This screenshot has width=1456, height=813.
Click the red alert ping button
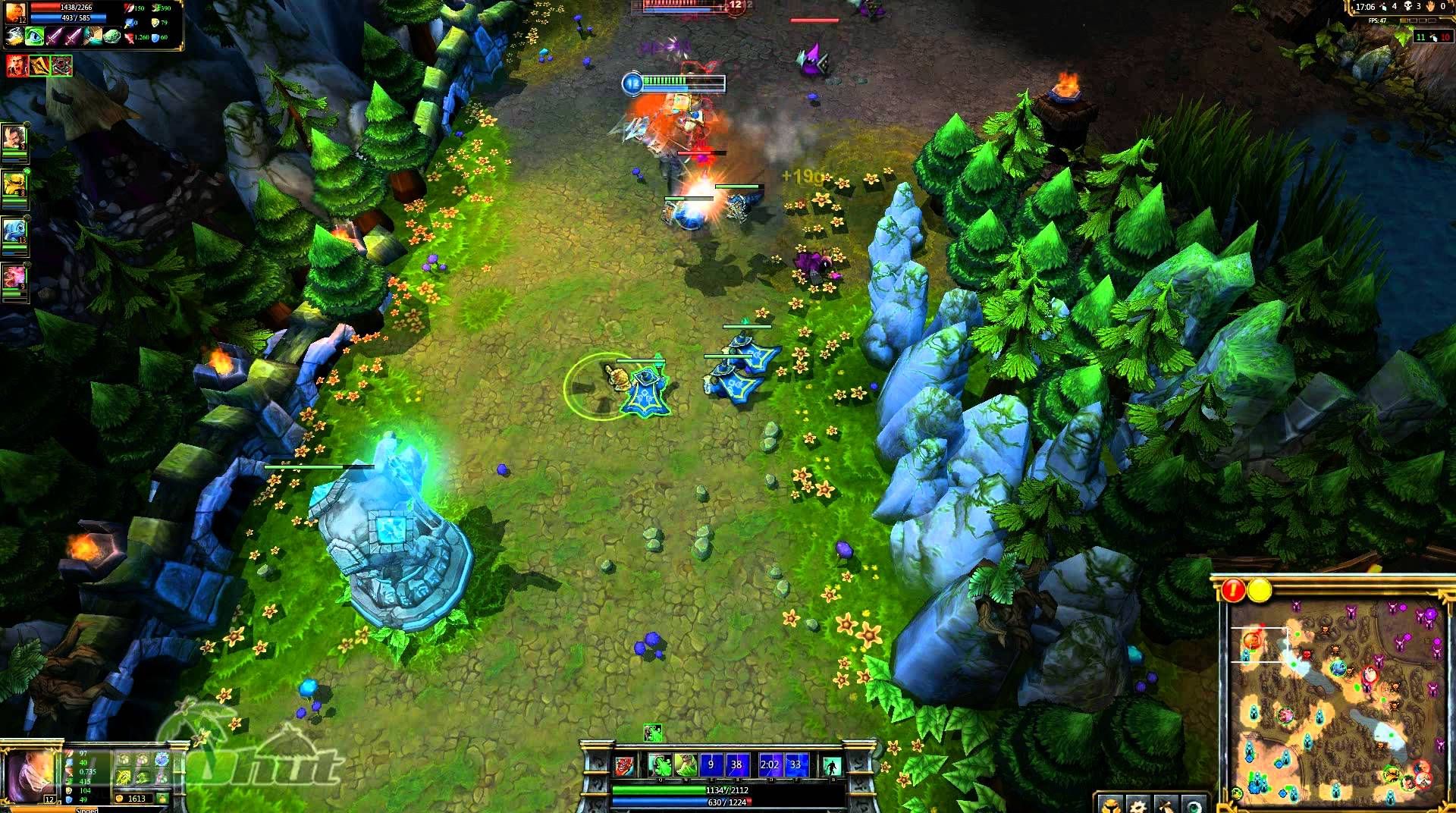click(1234, 590)
